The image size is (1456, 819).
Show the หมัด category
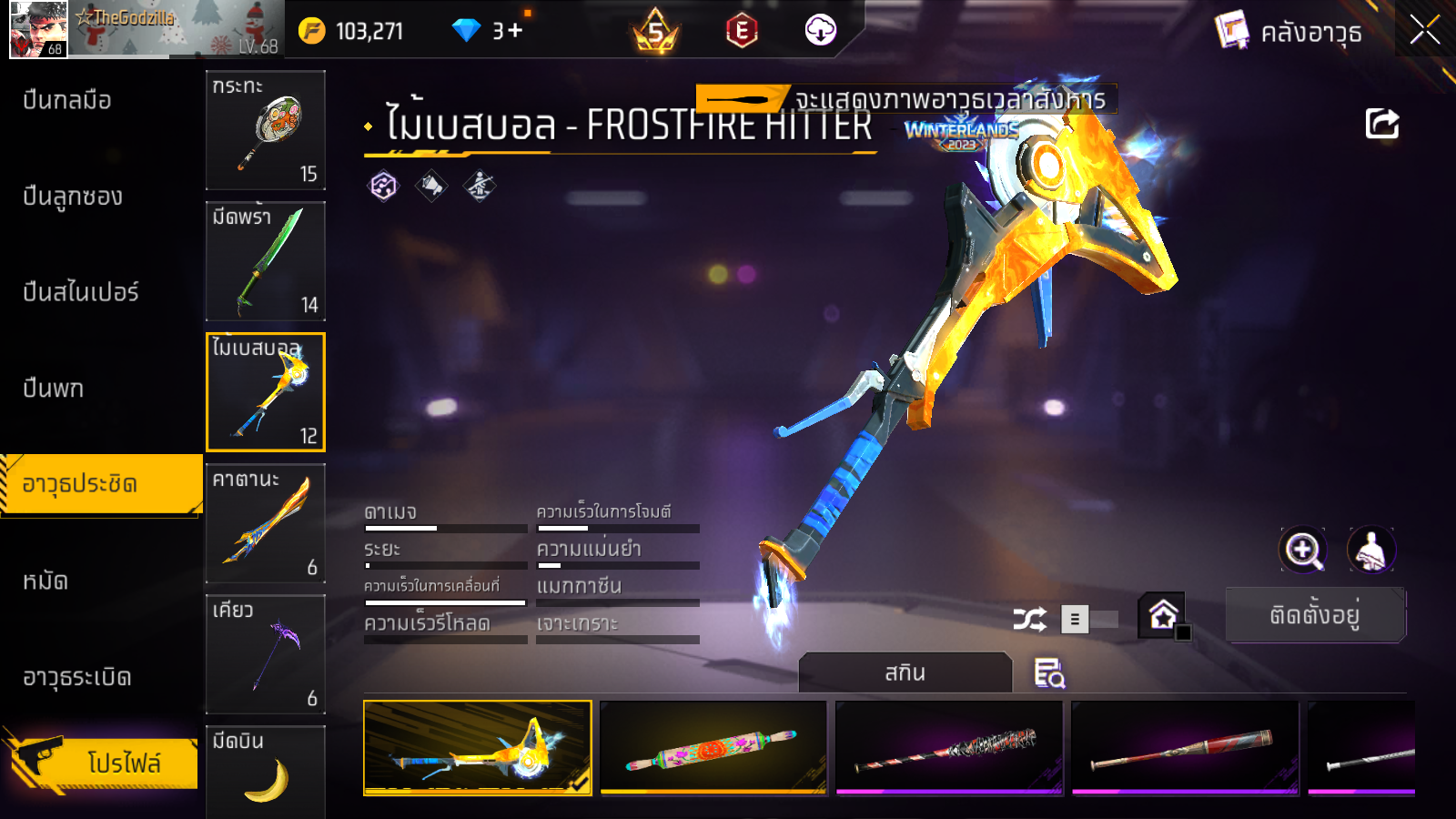click(x=45, y=581)
